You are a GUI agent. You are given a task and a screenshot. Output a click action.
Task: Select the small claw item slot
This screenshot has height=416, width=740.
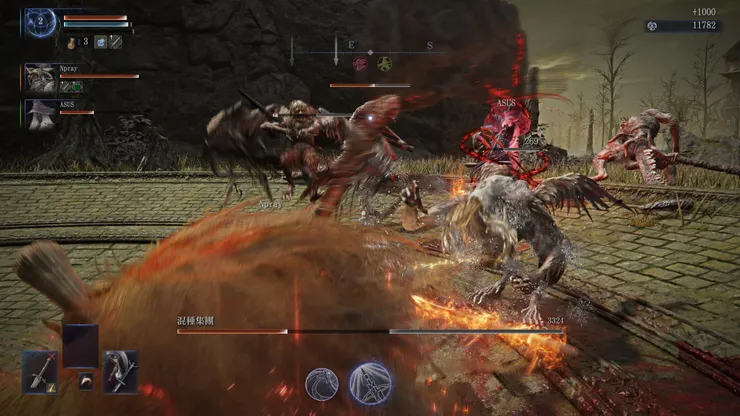[x=86, y=382]
